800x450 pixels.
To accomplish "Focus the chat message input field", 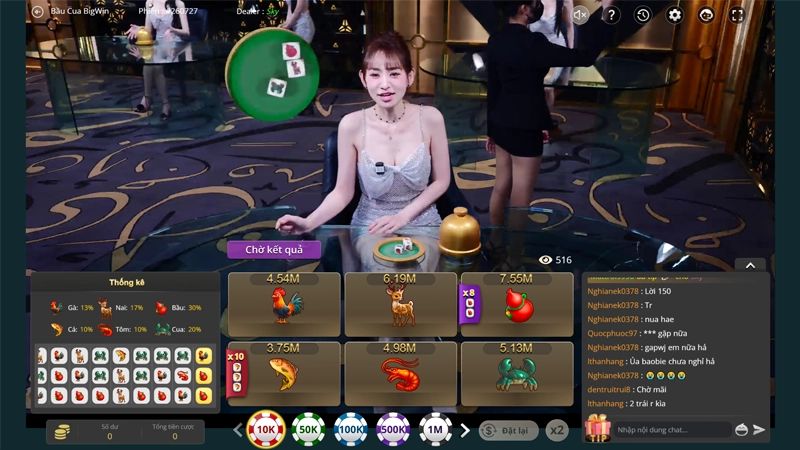I will 670,430.
